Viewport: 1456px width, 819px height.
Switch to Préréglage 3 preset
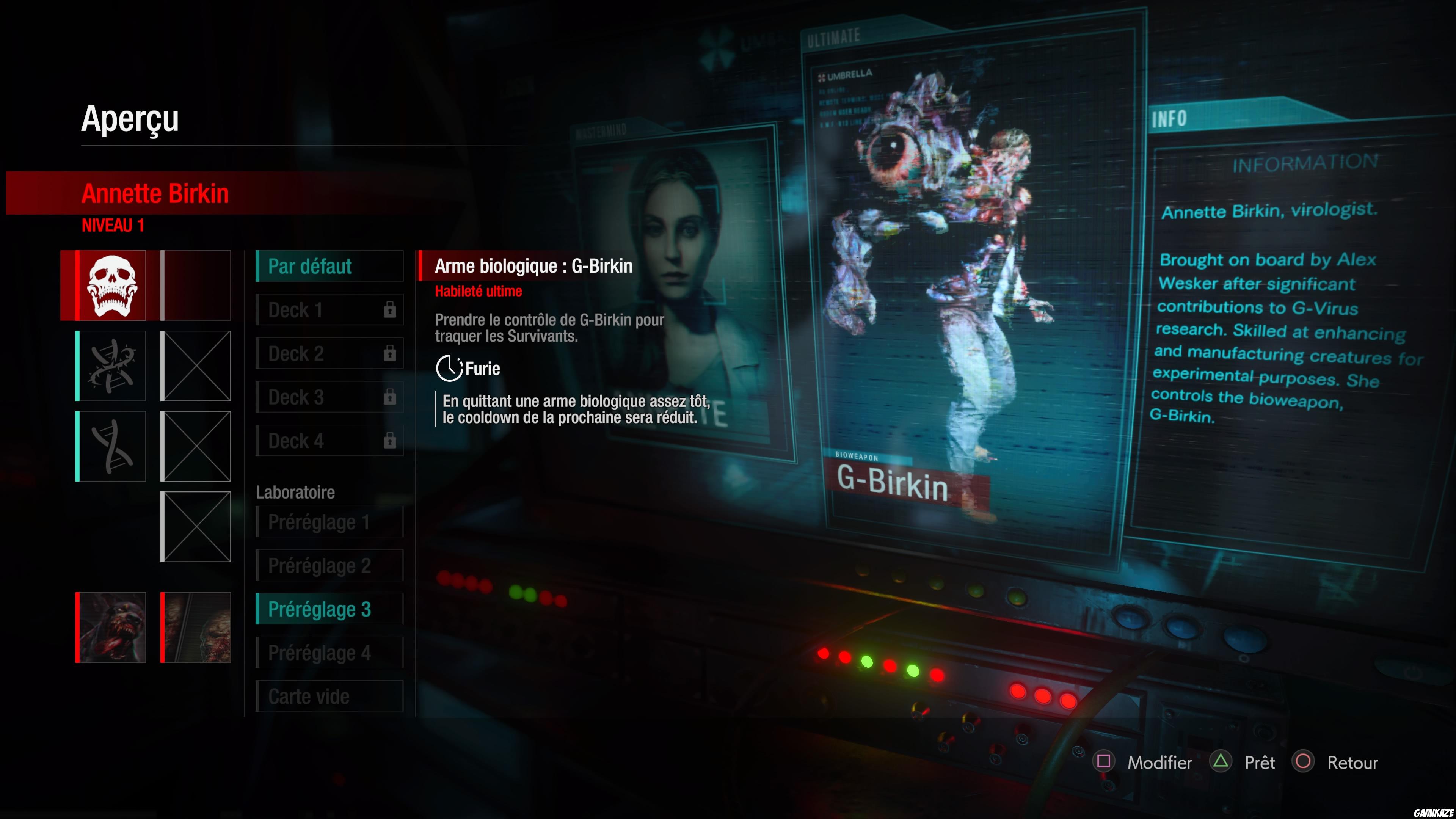329,609
